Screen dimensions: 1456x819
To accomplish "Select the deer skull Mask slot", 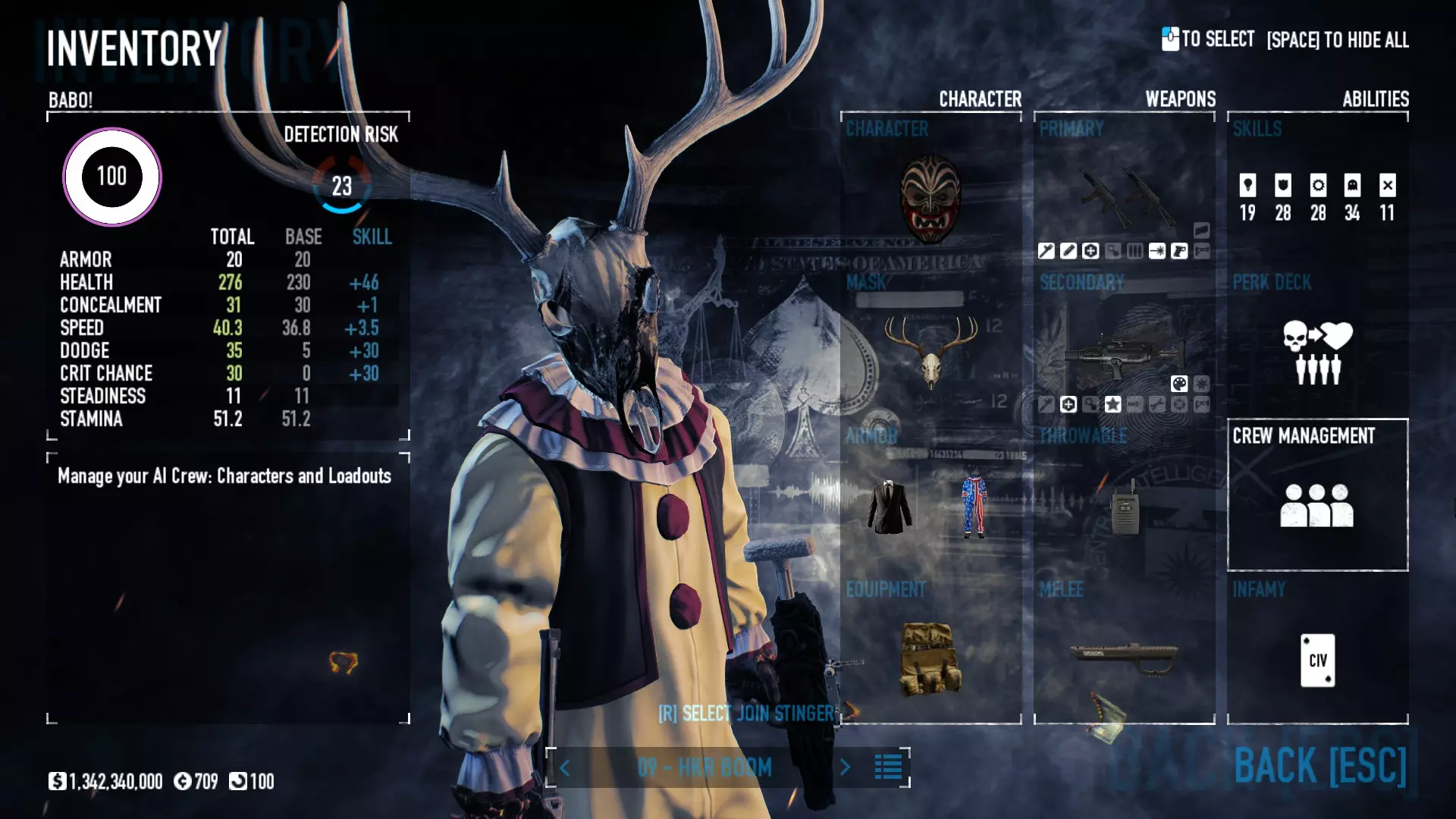I will coord(930,352).
